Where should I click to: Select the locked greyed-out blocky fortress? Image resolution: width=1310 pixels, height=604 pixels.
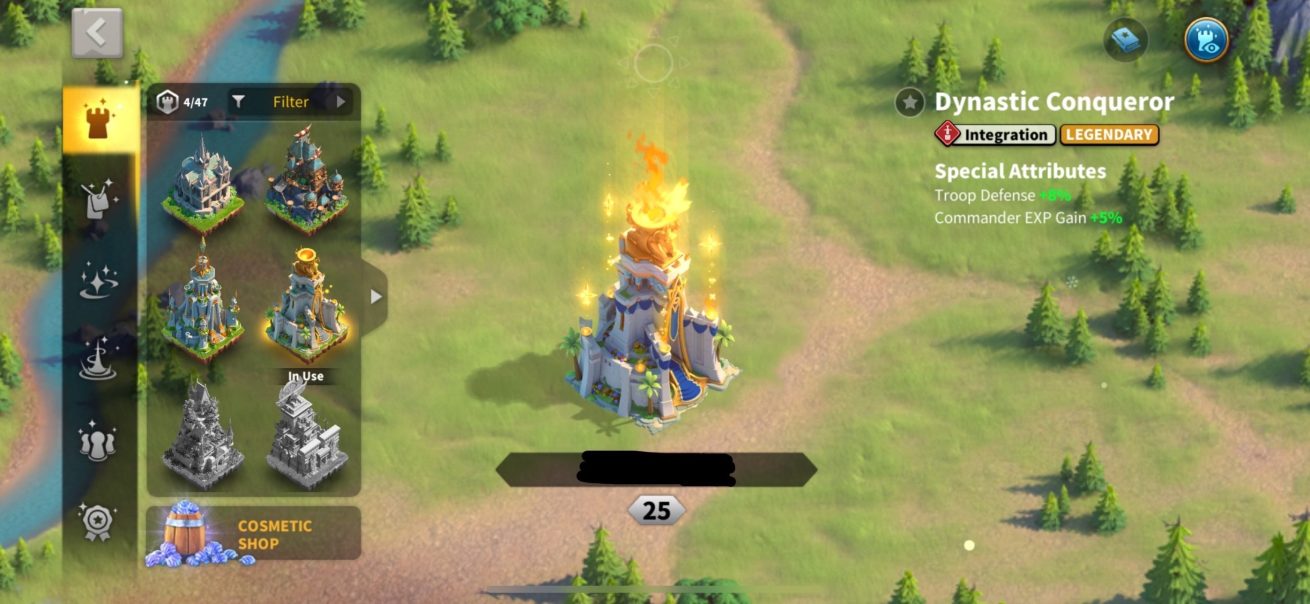click(x=306, y=438)
